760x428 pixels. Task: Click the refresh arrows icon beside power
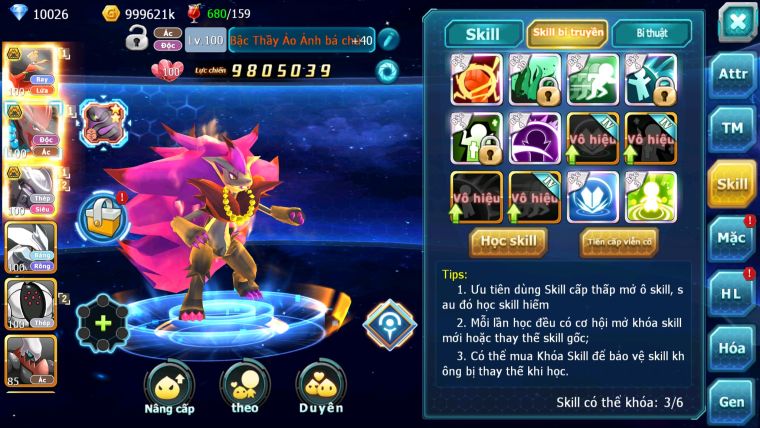tap(386, 71)
